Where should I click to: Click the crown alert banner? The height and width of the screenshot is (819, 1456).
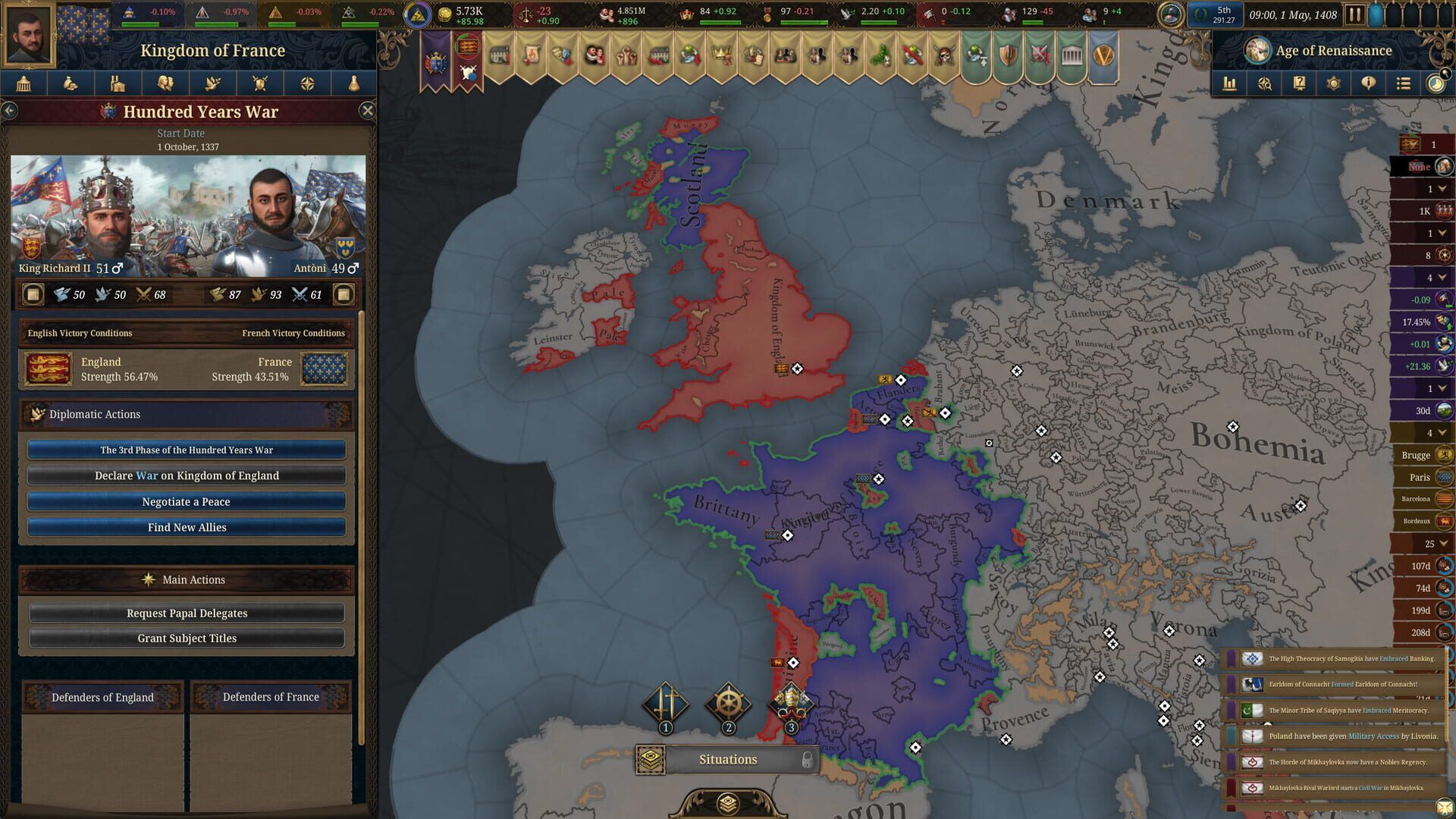click(721, 55)
